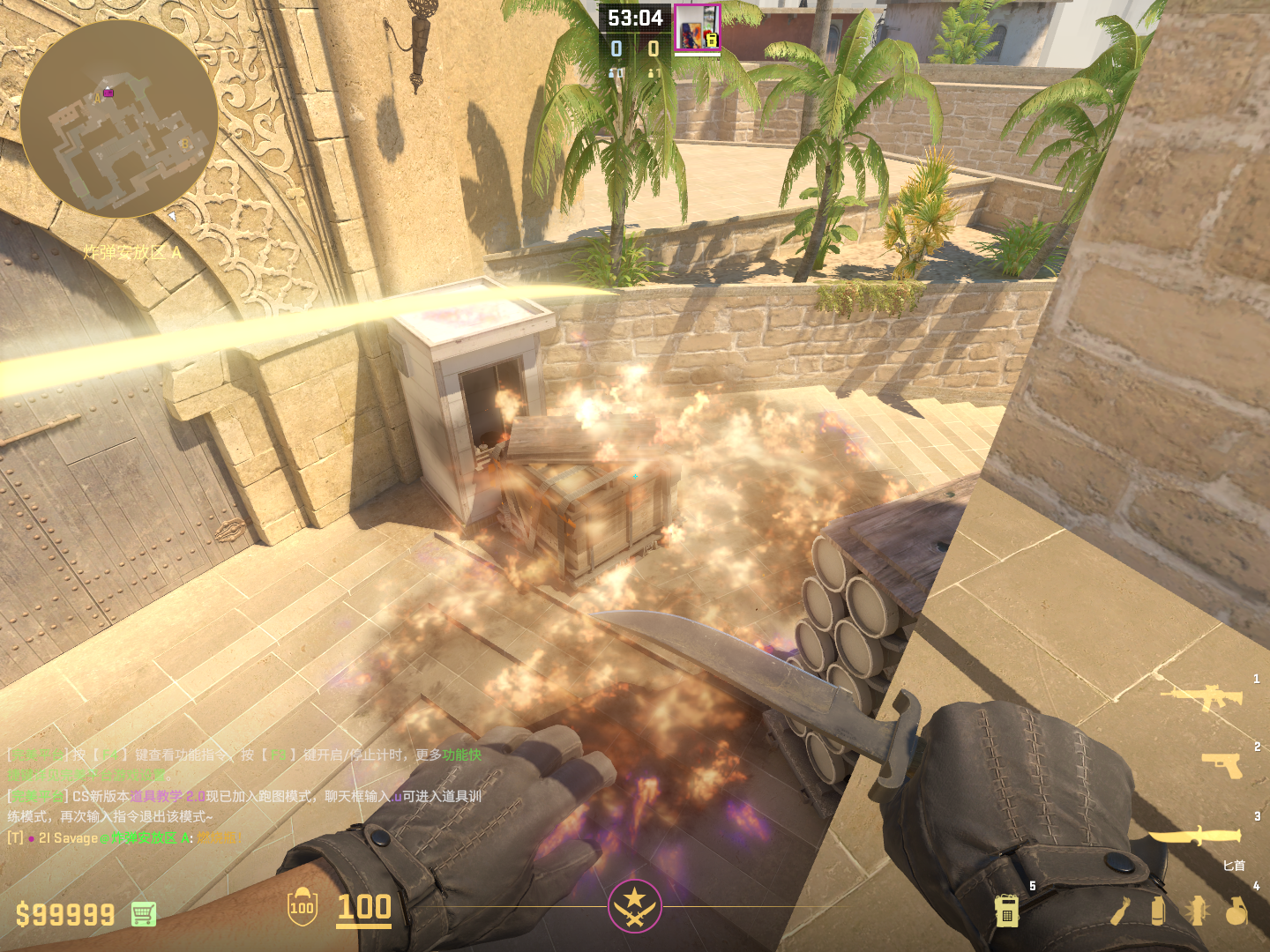
Task: Select the knife icon labeled 匕首
Action: tap(1195, 836)
